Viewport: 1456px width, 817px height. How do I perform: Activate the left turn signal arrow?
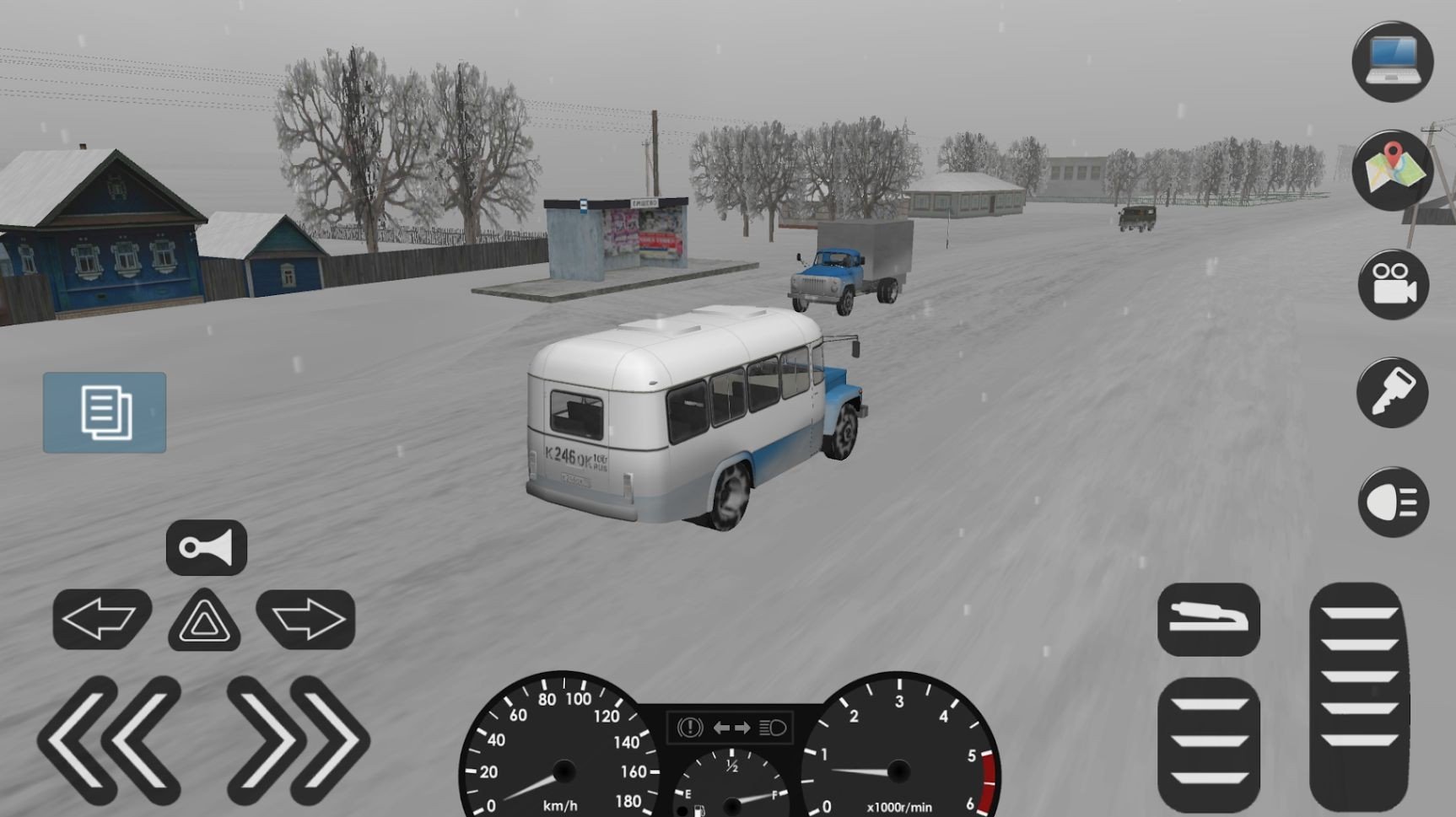point(101,620)
